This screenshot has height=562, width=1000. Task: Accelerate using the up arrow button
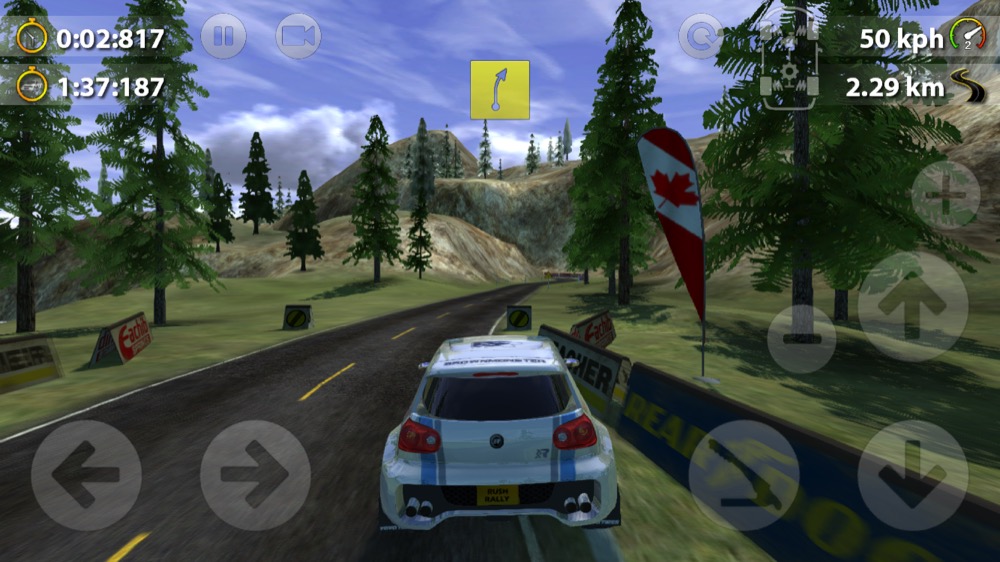coord(912,306)
